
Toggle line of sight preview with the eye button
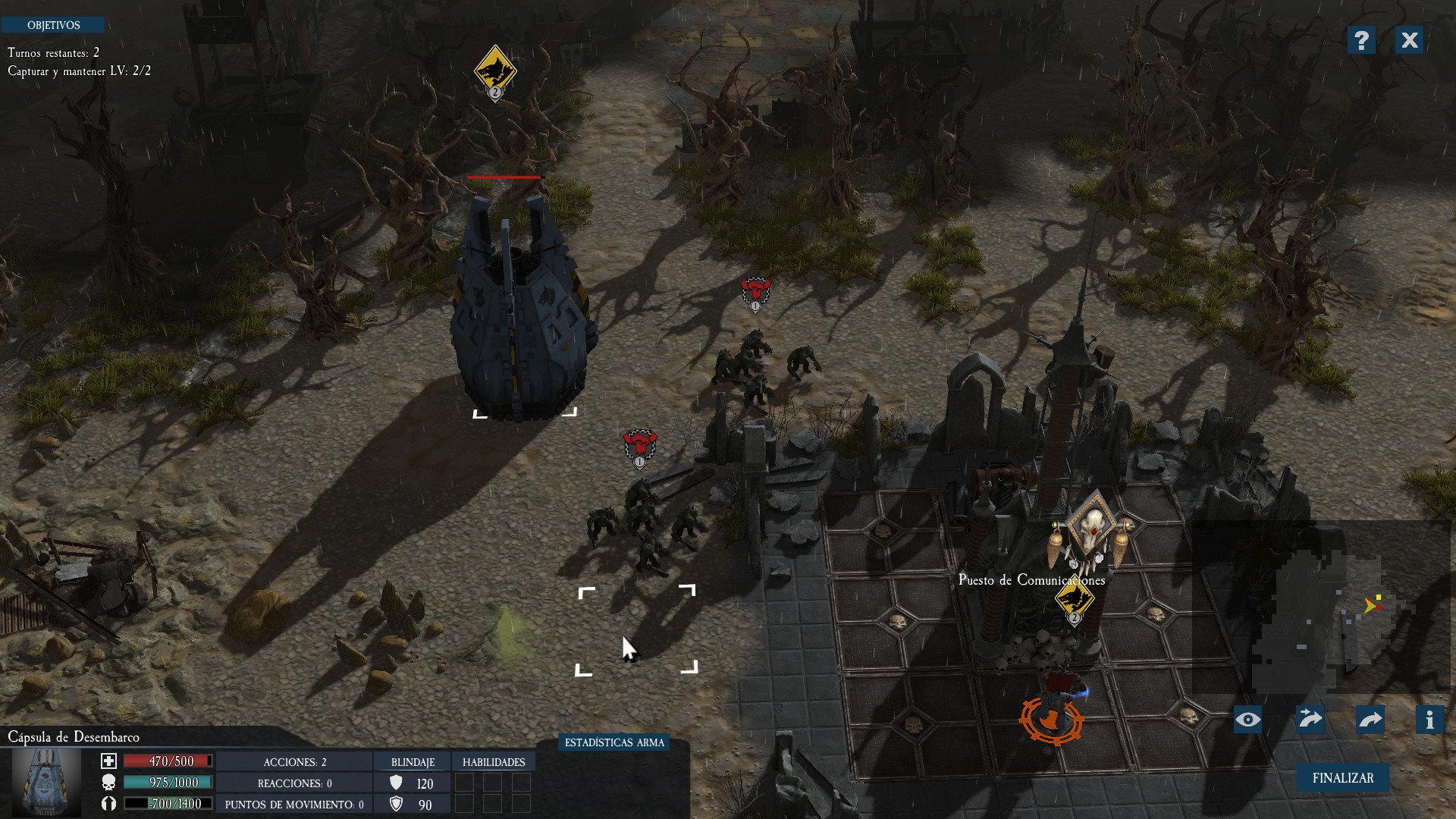pyautogui.click(x=1248, y=720)
